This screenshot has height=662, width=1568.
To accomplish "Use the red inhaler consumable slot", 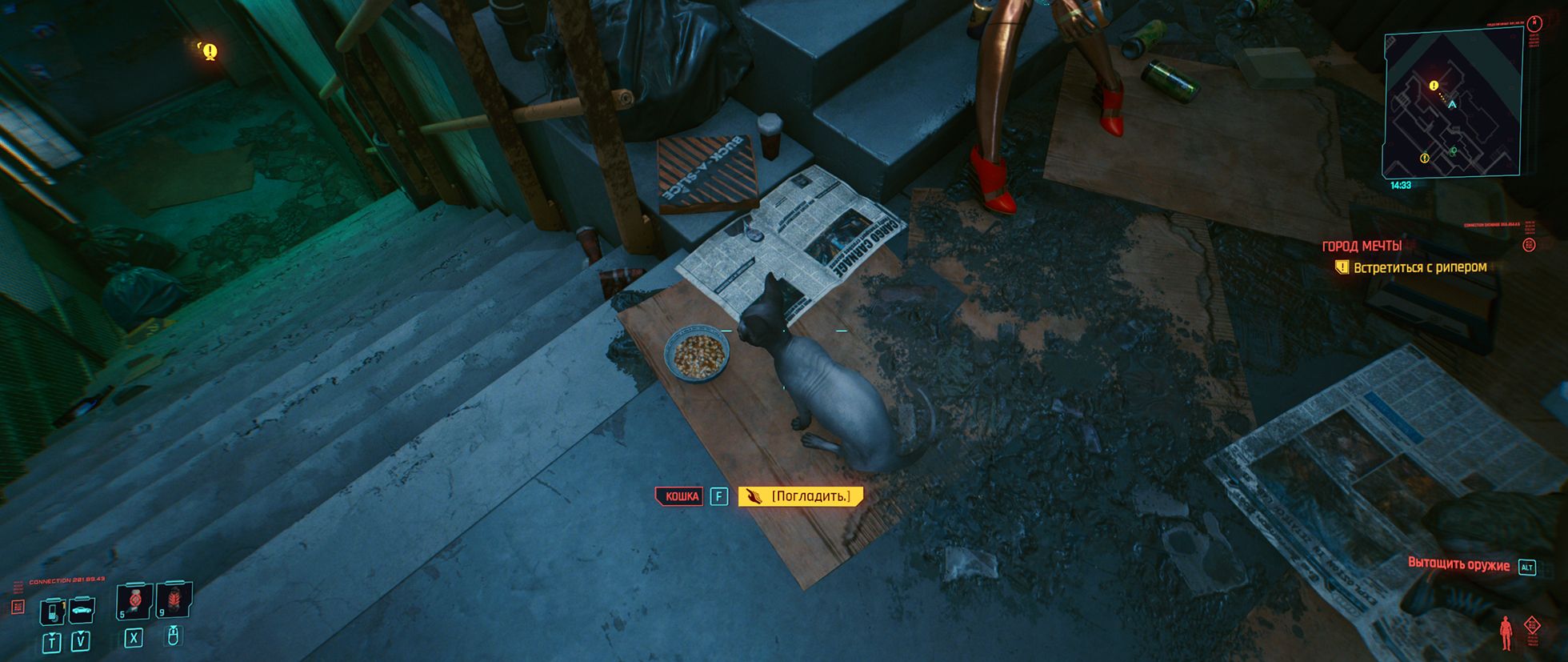I will coord(134,600).
